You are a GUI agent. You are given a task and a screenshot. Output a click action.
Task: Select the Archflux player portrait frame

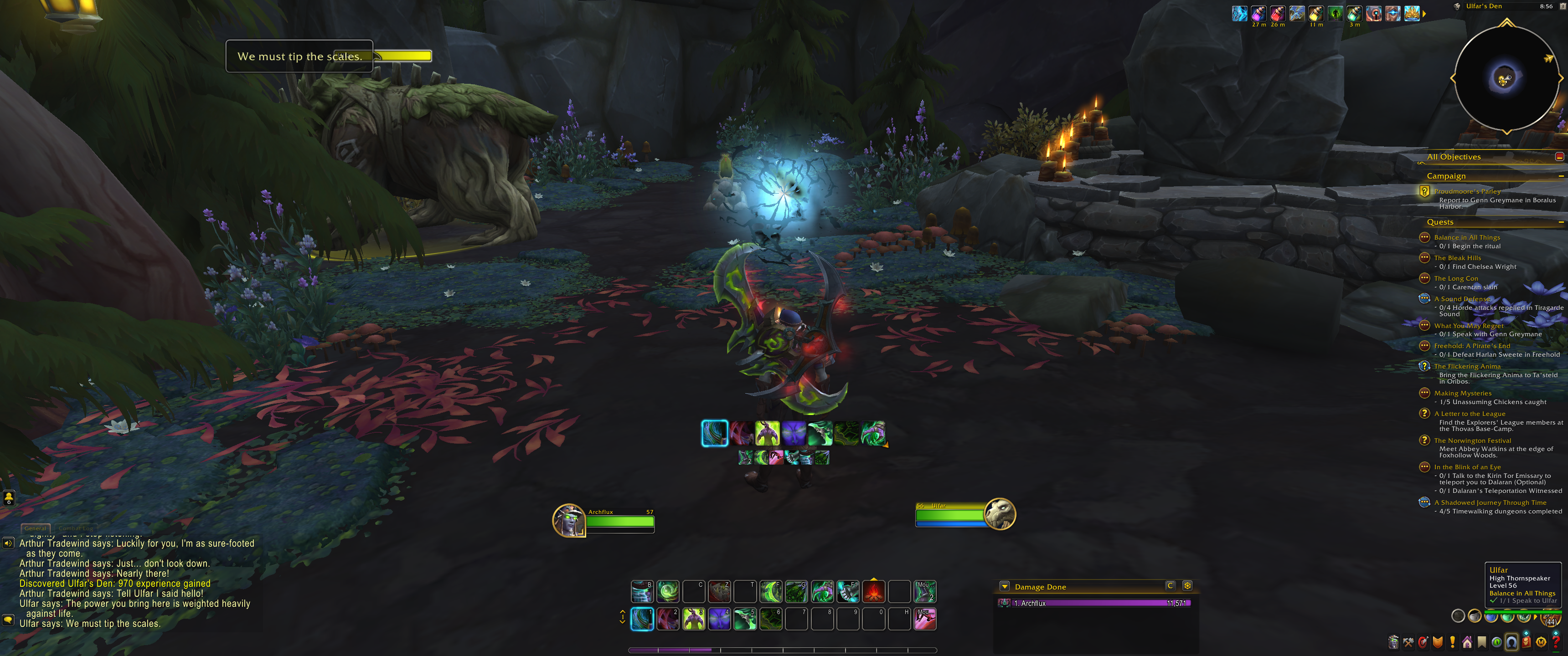tap(568, 520)
